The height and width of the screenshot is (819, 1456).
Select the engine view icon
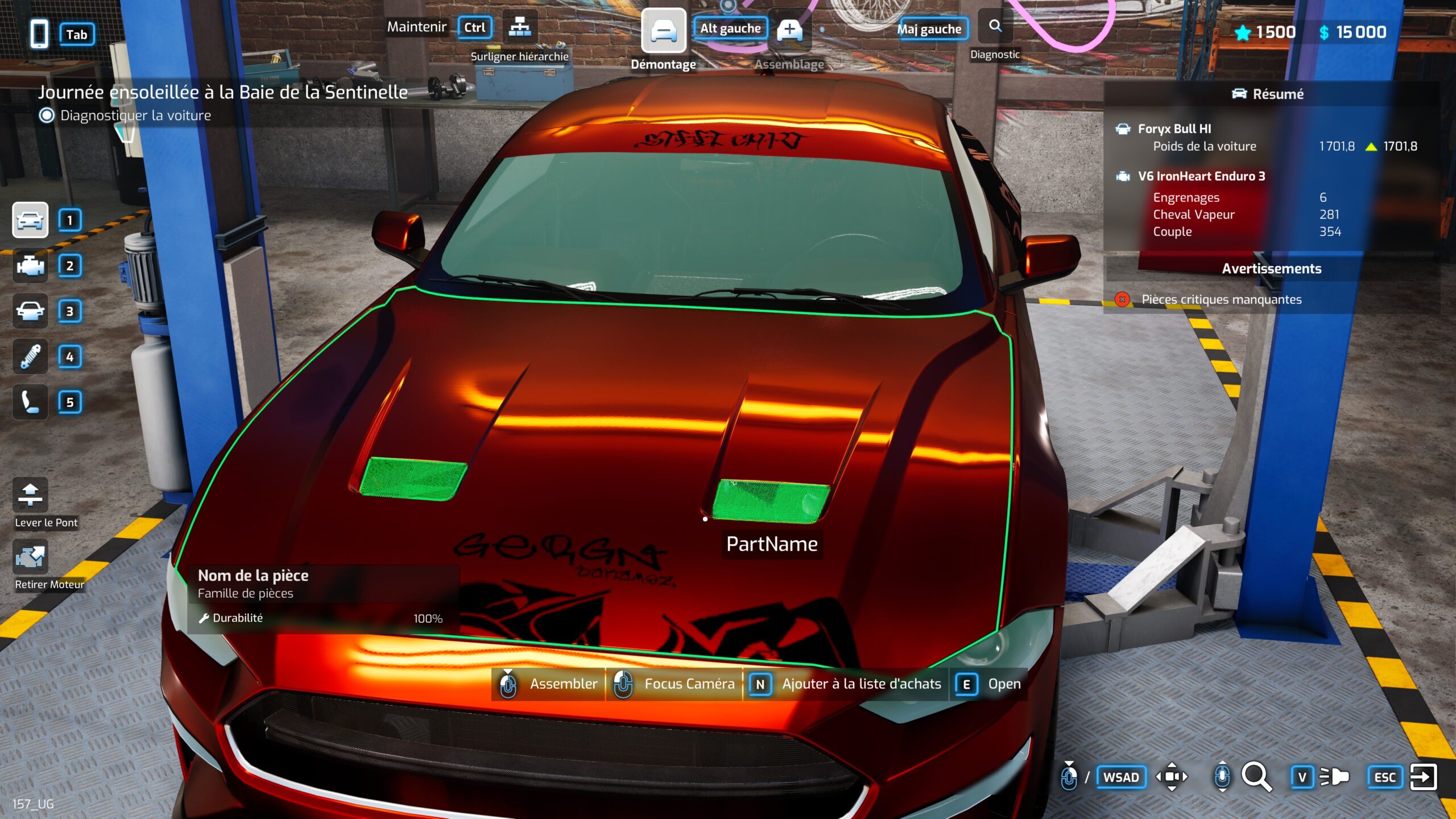(30, 266)
